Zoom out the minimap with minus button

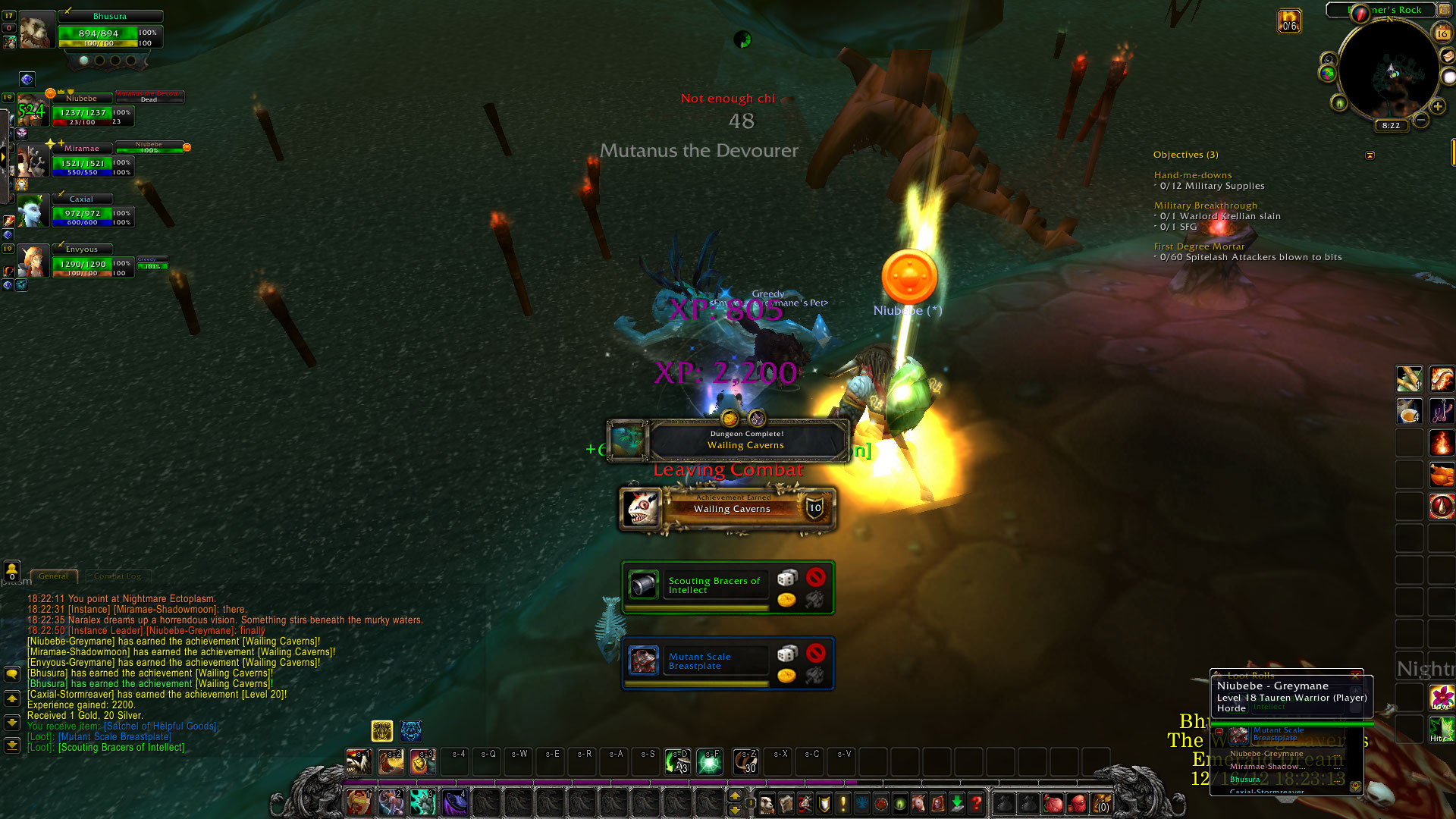[x=1421, y=120]
